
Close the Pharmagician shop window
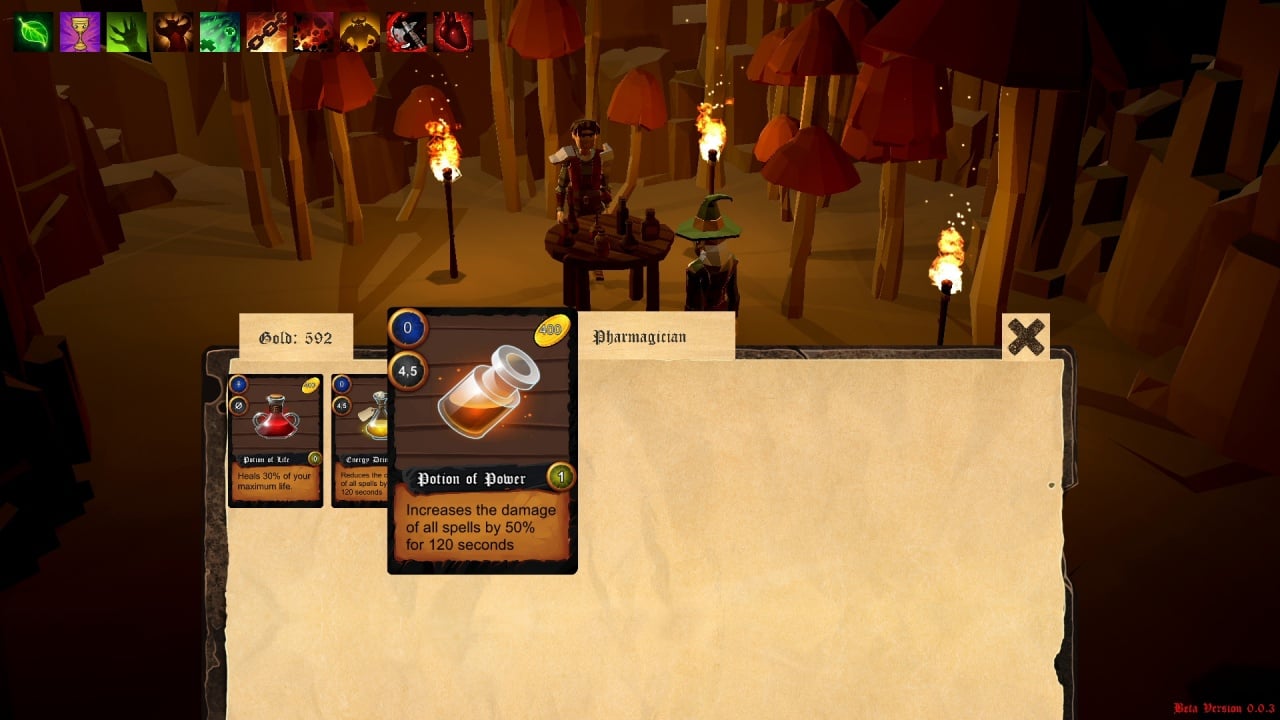[1025, 337]
